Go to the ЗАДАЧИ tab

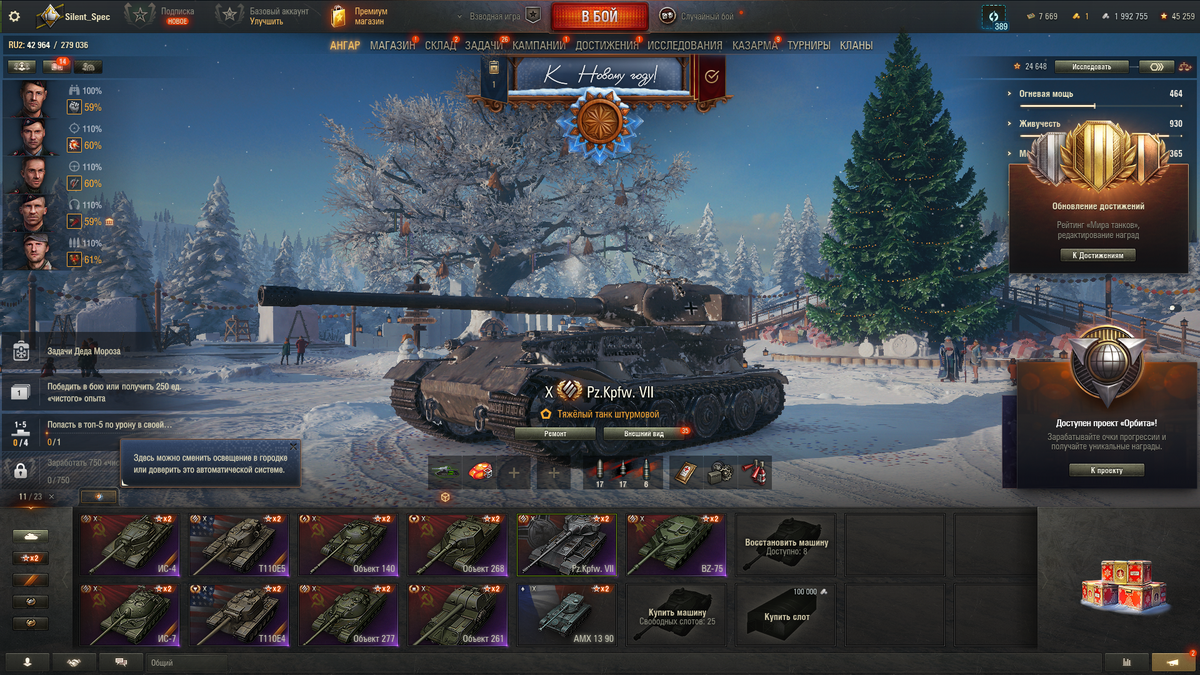[484, 45]
